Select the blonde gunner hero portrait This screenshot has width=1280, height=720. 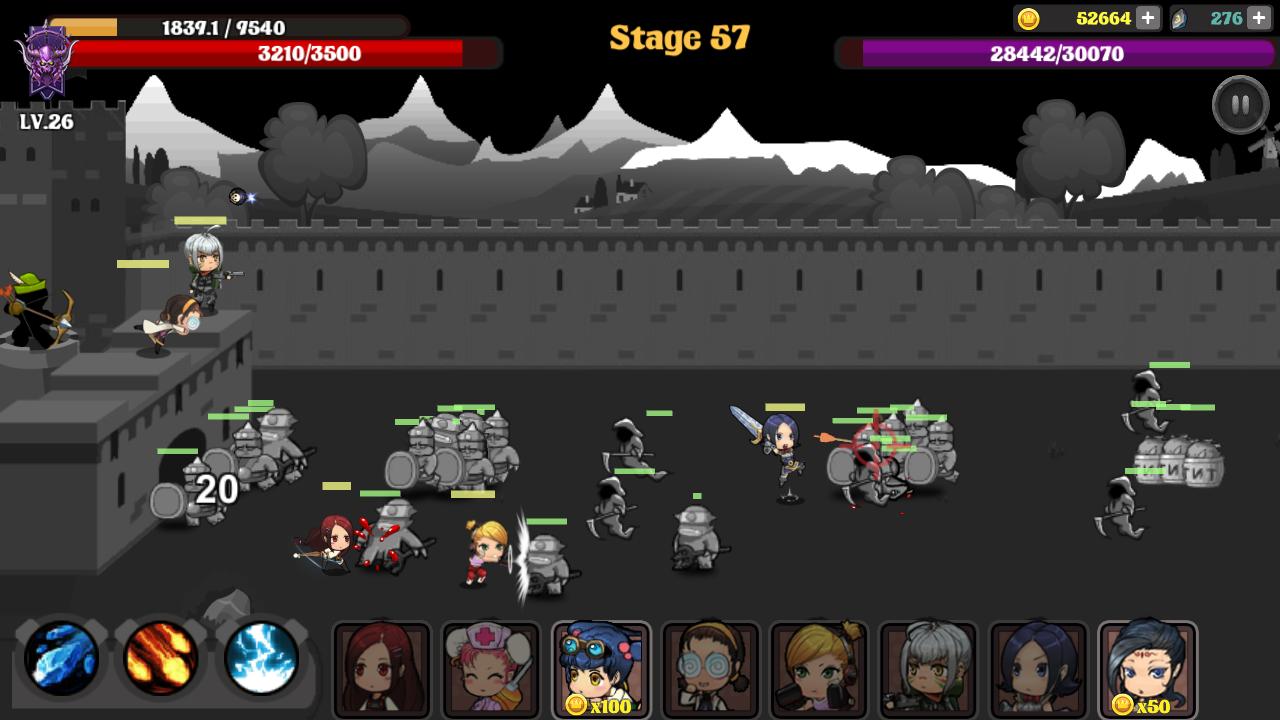[818, 668]
